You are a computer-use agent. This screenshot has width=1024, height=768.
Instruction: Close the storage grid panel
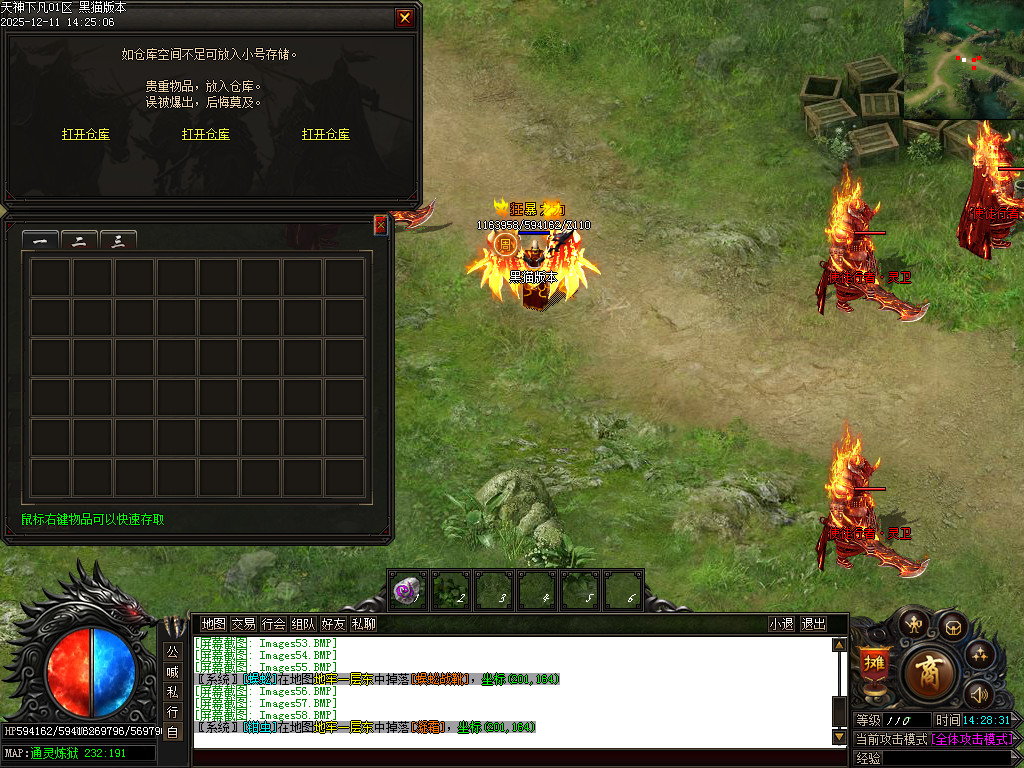[x=381, y=226]
